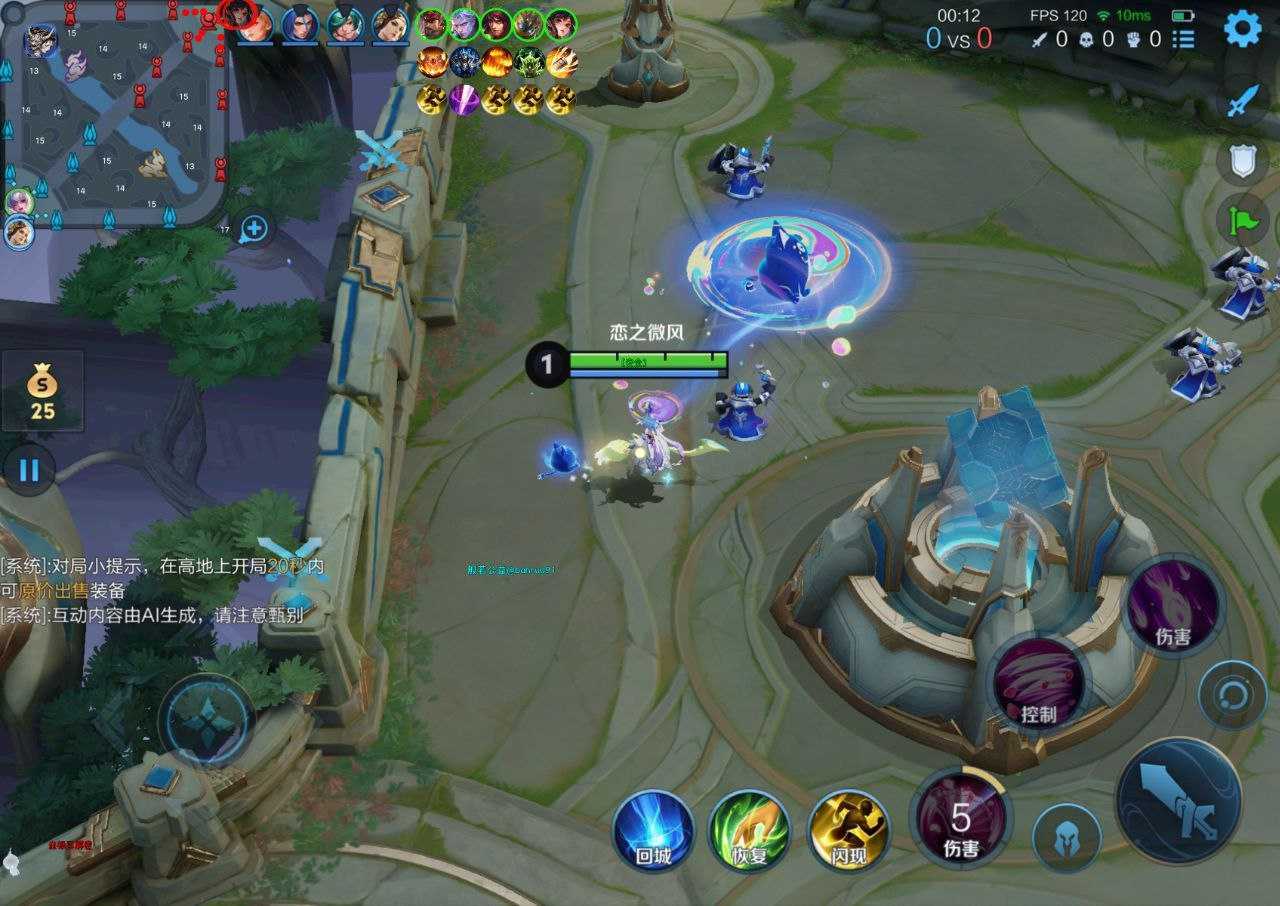The image size is (1280, 906).
Task: Click the plus button beside the minimap
Action: click(254, 229)
